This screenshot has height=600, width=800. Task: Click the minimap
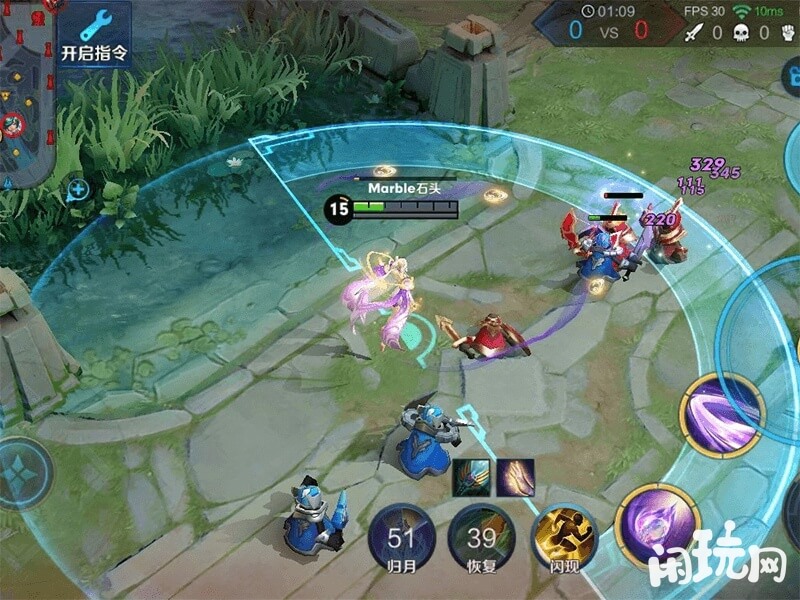(x=25, y=92)
